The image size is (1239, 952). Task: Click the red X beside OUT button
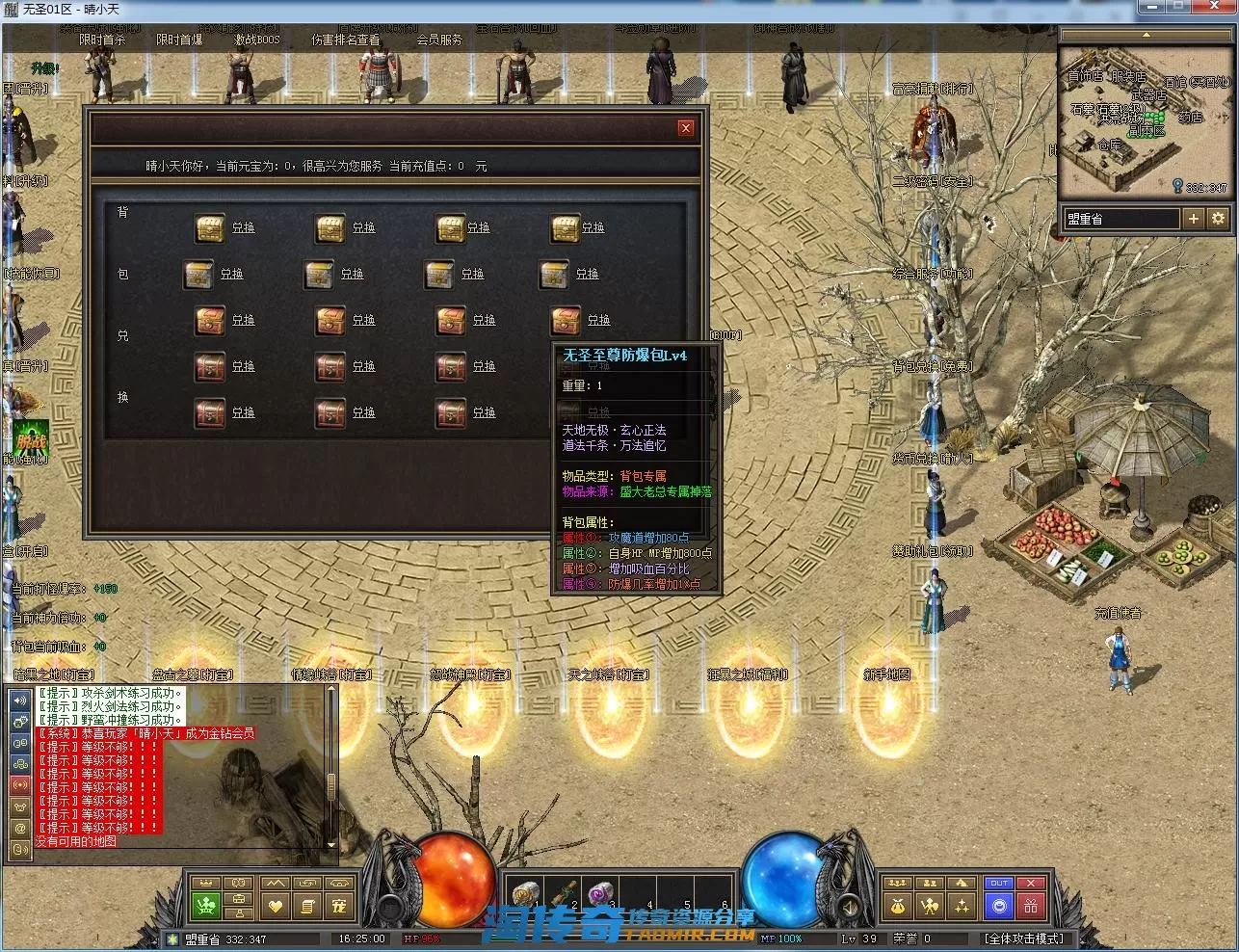[1031, 883]
